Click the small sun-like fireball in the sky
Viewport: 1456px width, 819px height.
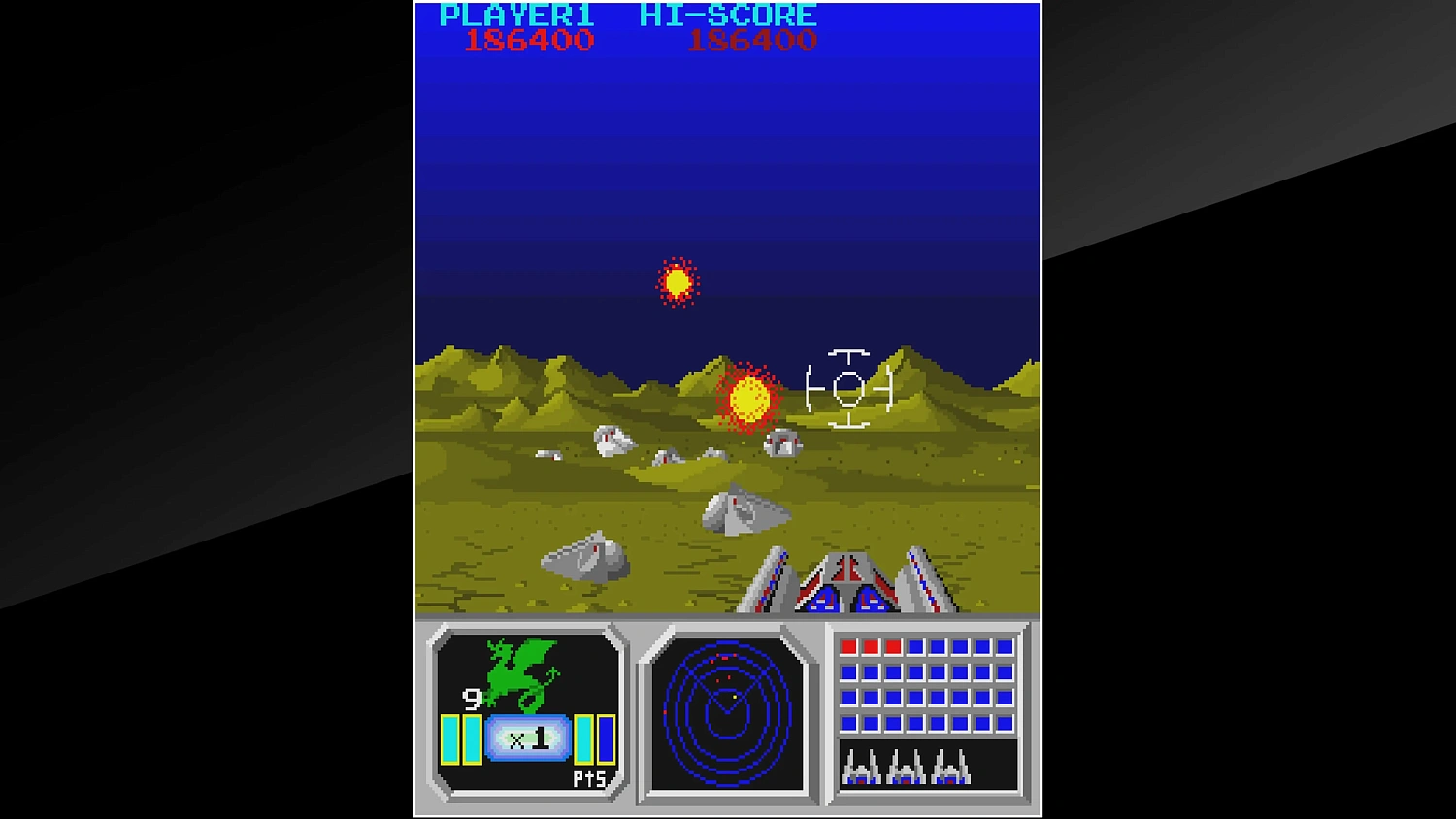677,283
